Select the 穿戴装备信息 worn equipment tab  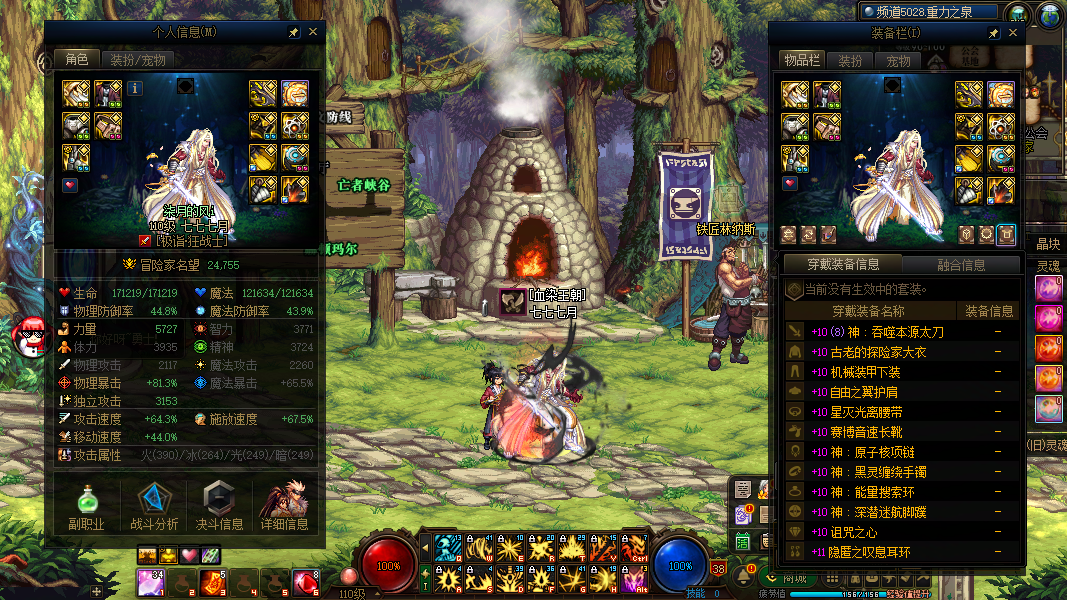point(842,265)
